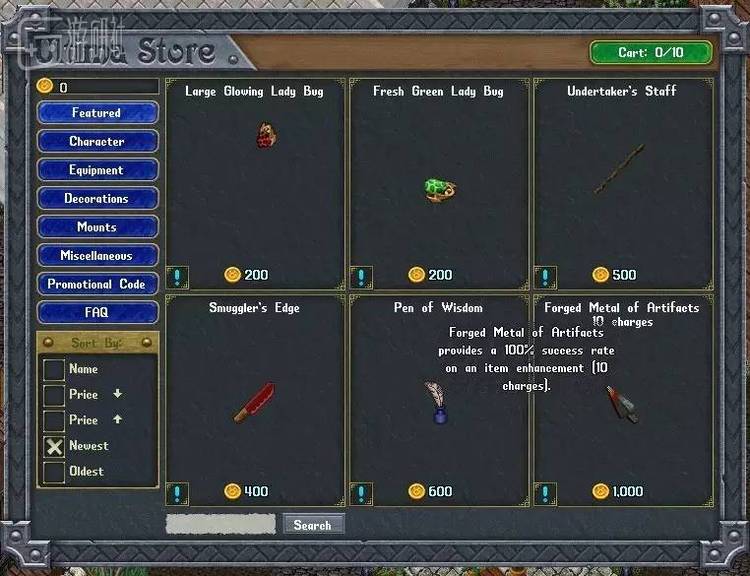The width and height of the screenshot is (750, 576).
Task: View the shopping Cart
Action: click(650, 53)
